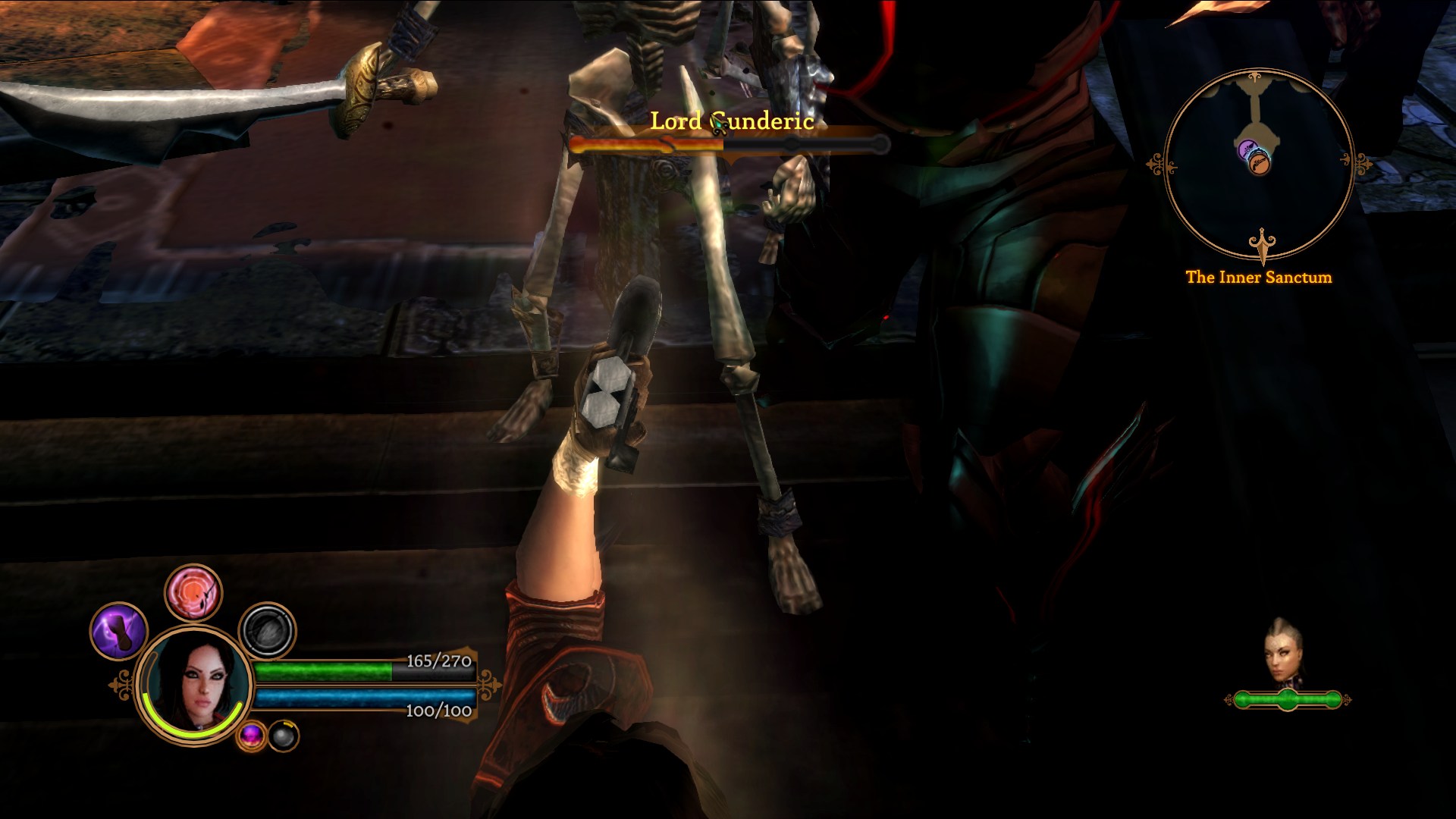Click the purple staff marker on minimap
Viewport: 1456px width, 819px height.
pos(1247,150)
